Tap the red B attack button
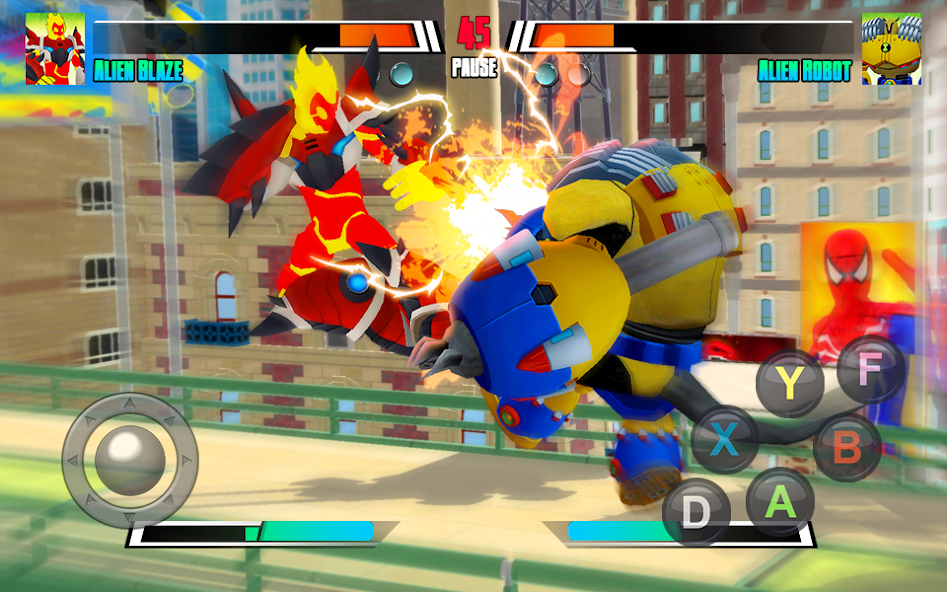 pos(846,447)
